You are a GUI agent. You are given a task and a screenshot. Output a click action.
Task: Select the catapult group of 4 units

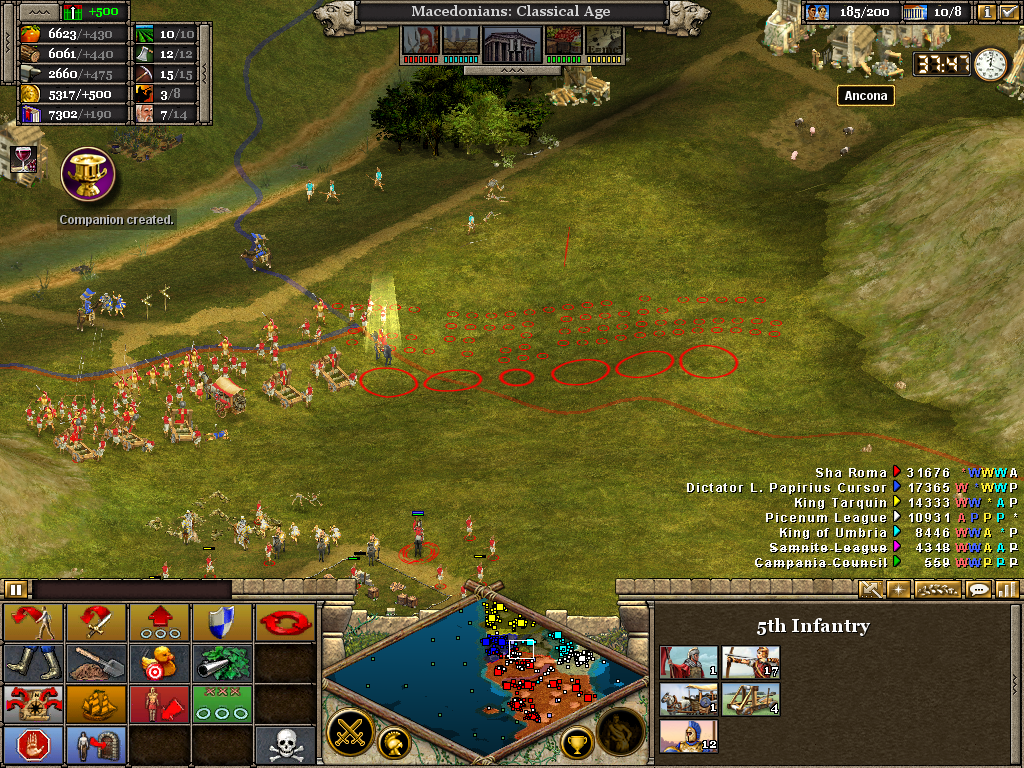pyautogui.click(x=750, y=699)
